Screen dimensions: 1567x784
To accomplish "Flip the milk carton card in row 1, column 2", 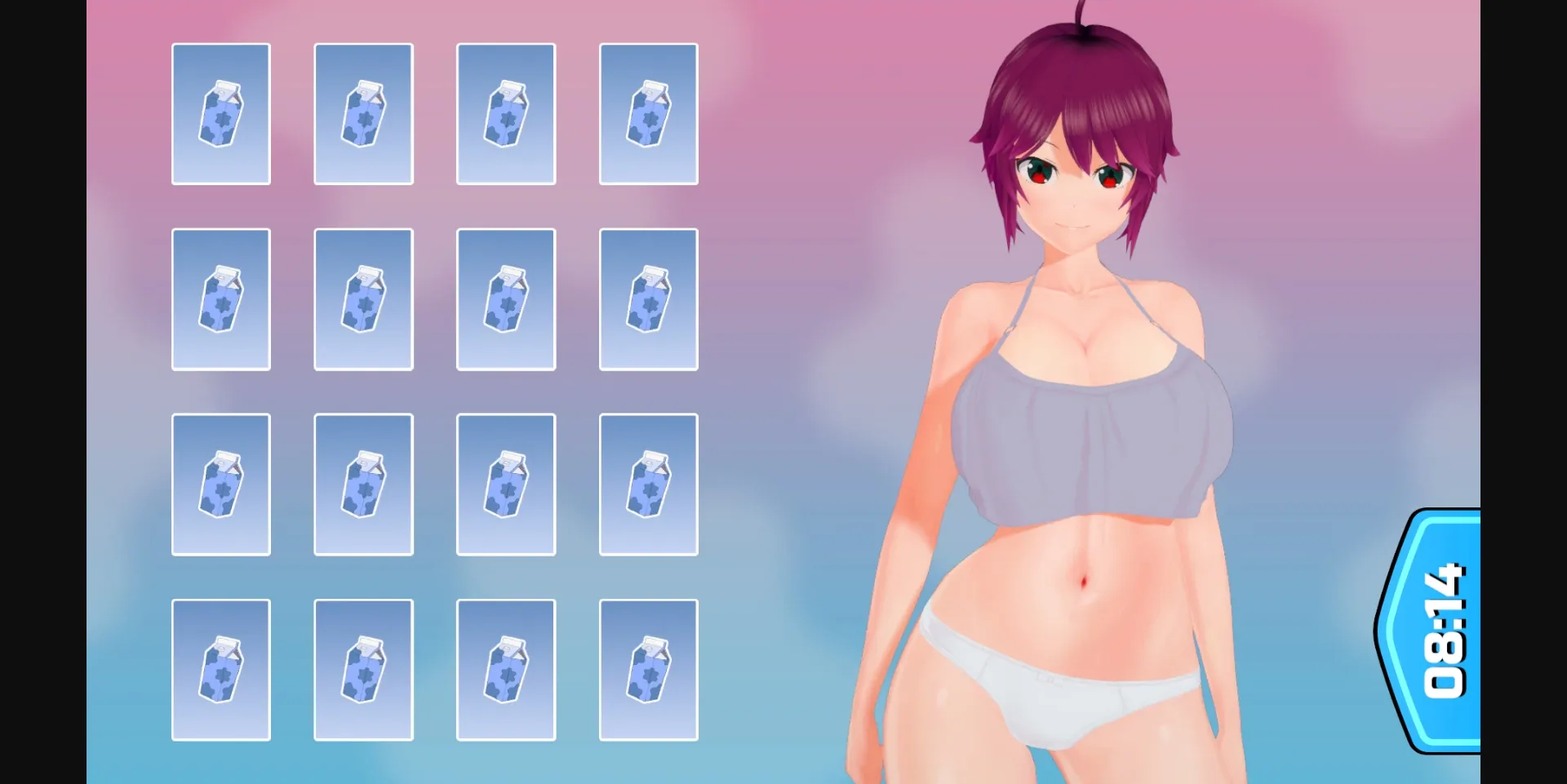I will [363, 114].
